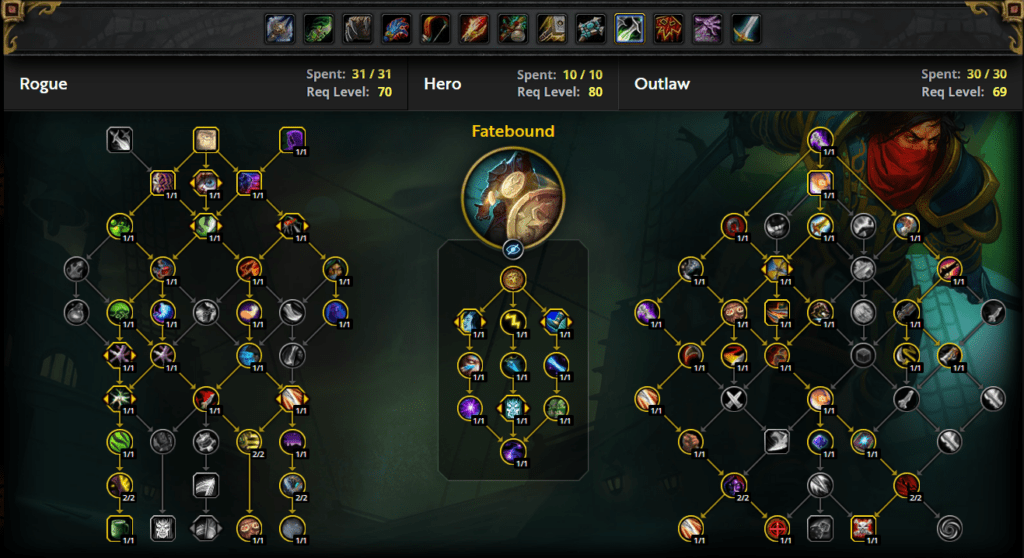Select the purple claw hand icon in top bar
The height and width of the screenshot is (558, 1024).
[707, 28]
